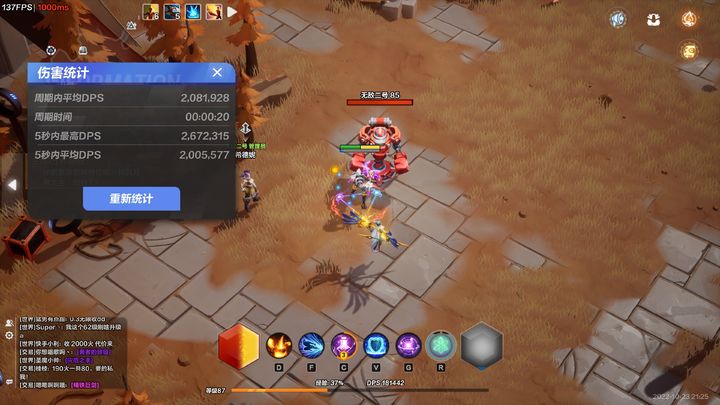
Task: Close the 伤害统计 damage statistics panel
Action: coord(217,72)
